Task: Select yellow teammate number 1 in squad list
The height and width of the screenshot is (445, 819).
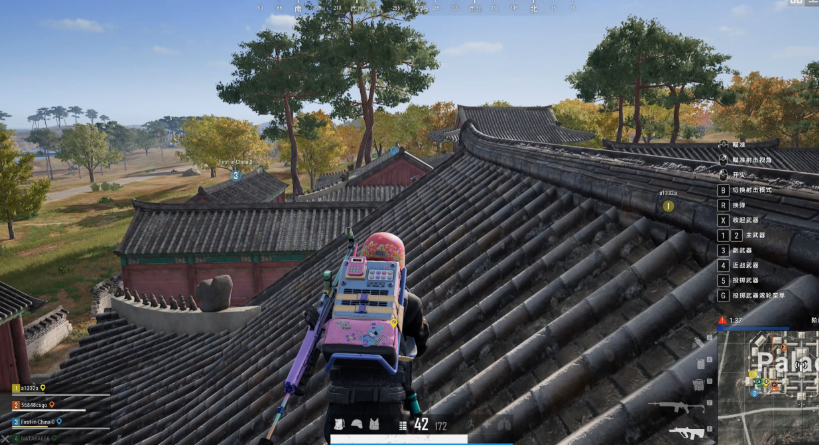Action: 16,388
